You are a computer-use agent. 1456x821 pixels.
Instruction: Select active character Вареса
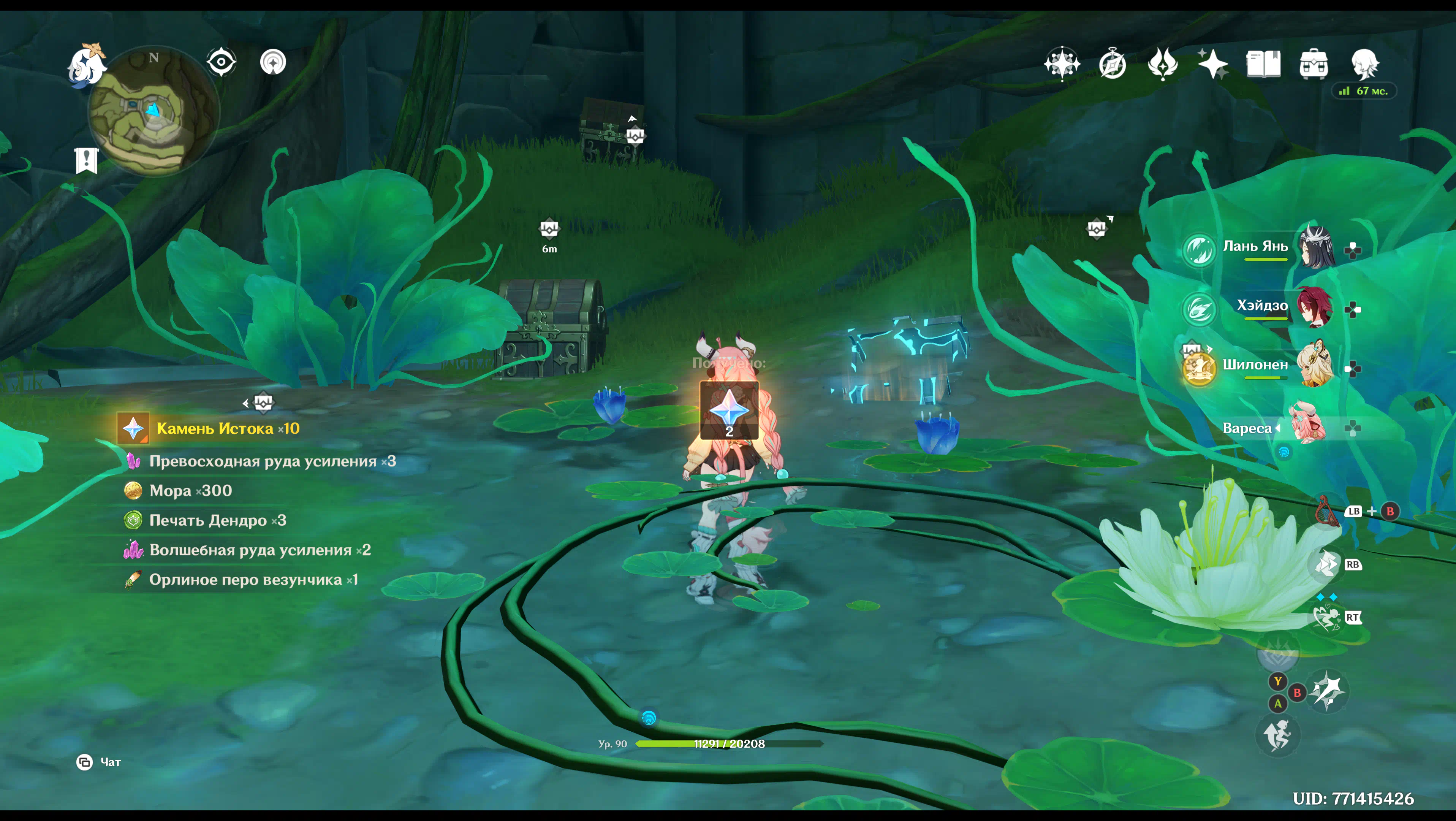click(1306, 425)
